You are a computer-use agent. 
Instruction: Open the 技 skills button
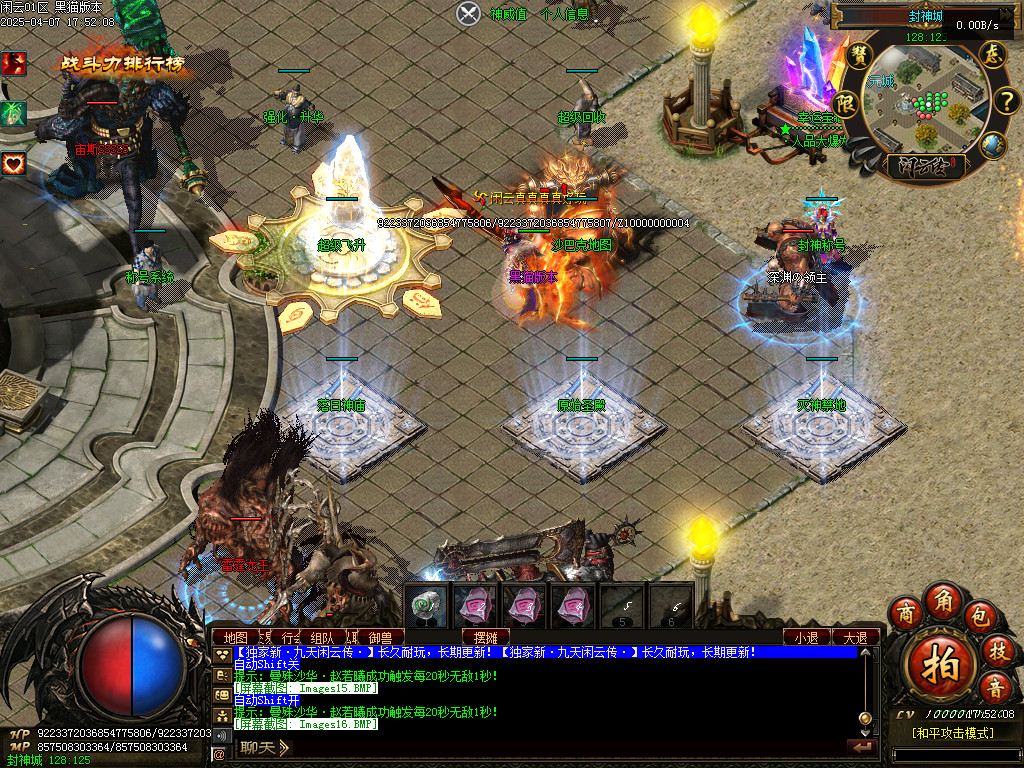(997, 650)
